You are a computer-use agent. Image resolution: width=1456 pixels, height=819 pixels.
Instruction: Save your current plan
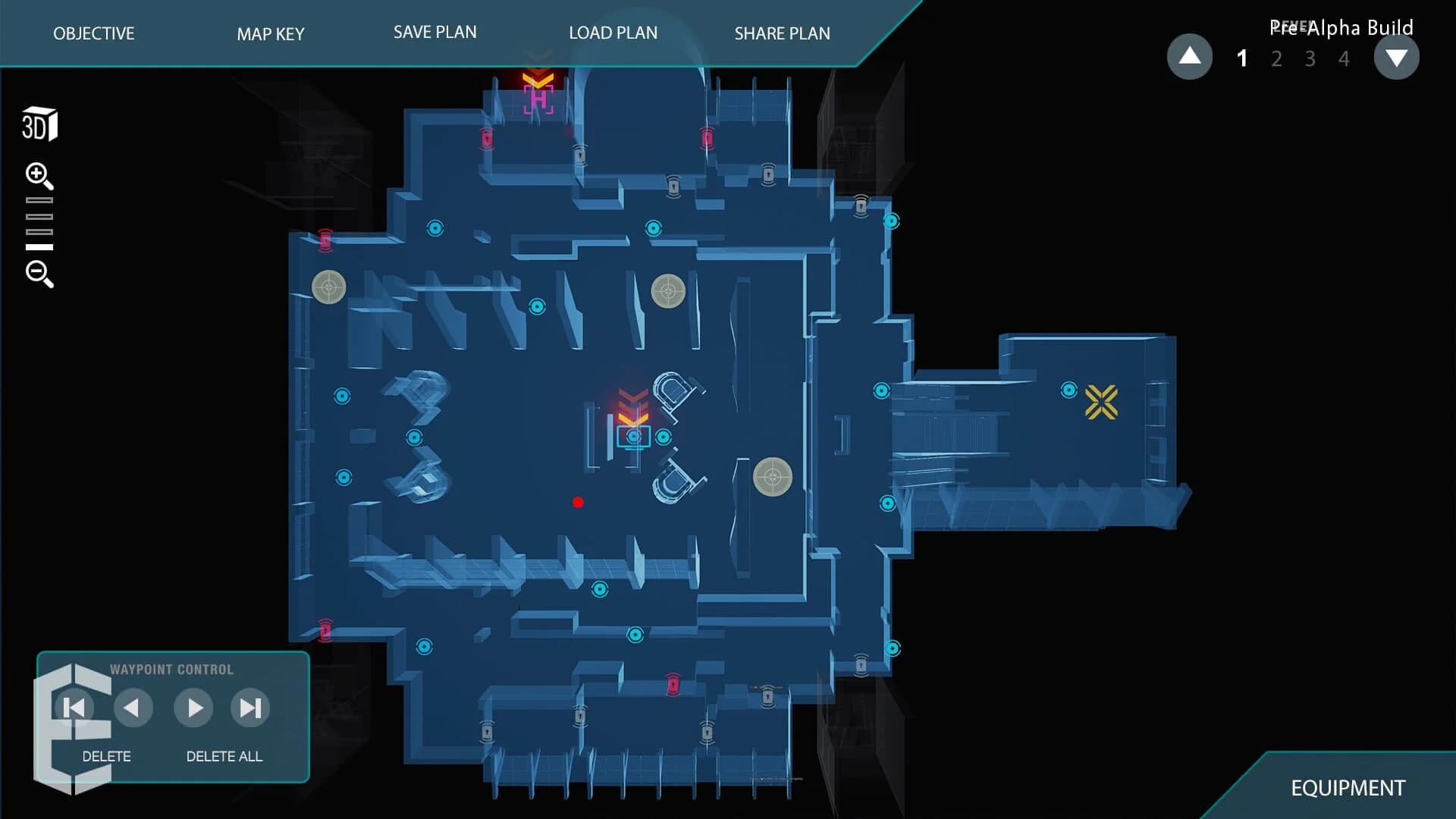click(435, 32)
